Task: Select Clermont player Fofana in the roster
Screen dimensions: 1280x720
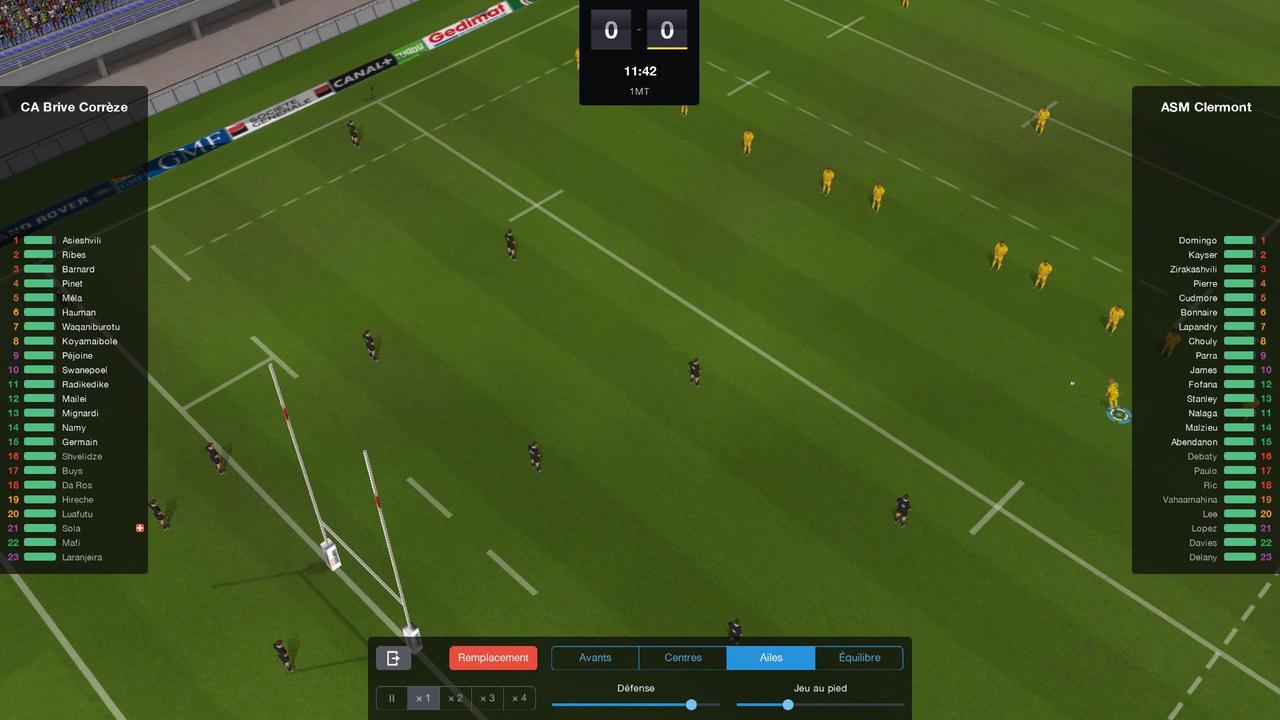Action: 1203,385
